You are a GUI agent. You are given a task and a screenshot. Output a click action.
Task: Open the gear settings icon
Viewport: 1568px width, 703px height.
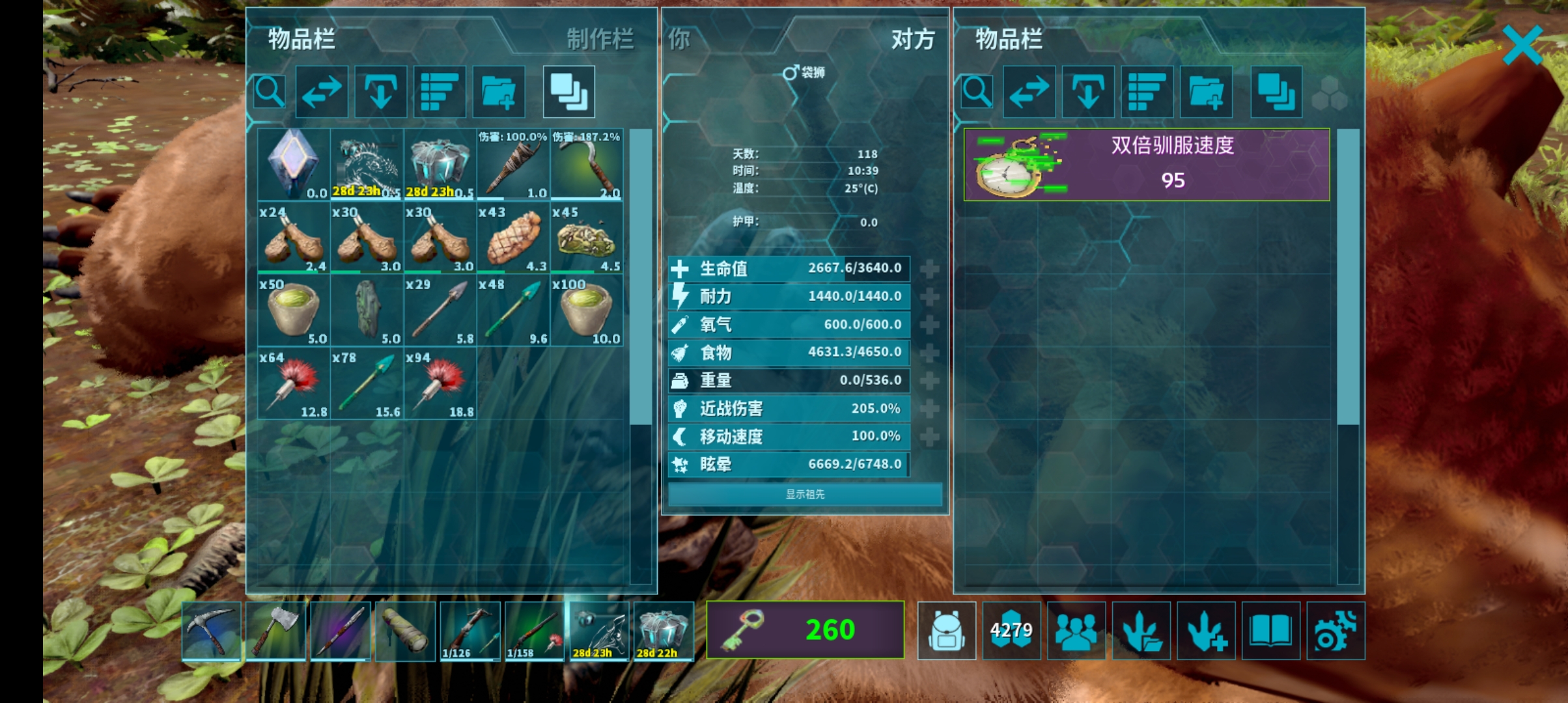click(1335, 630)
